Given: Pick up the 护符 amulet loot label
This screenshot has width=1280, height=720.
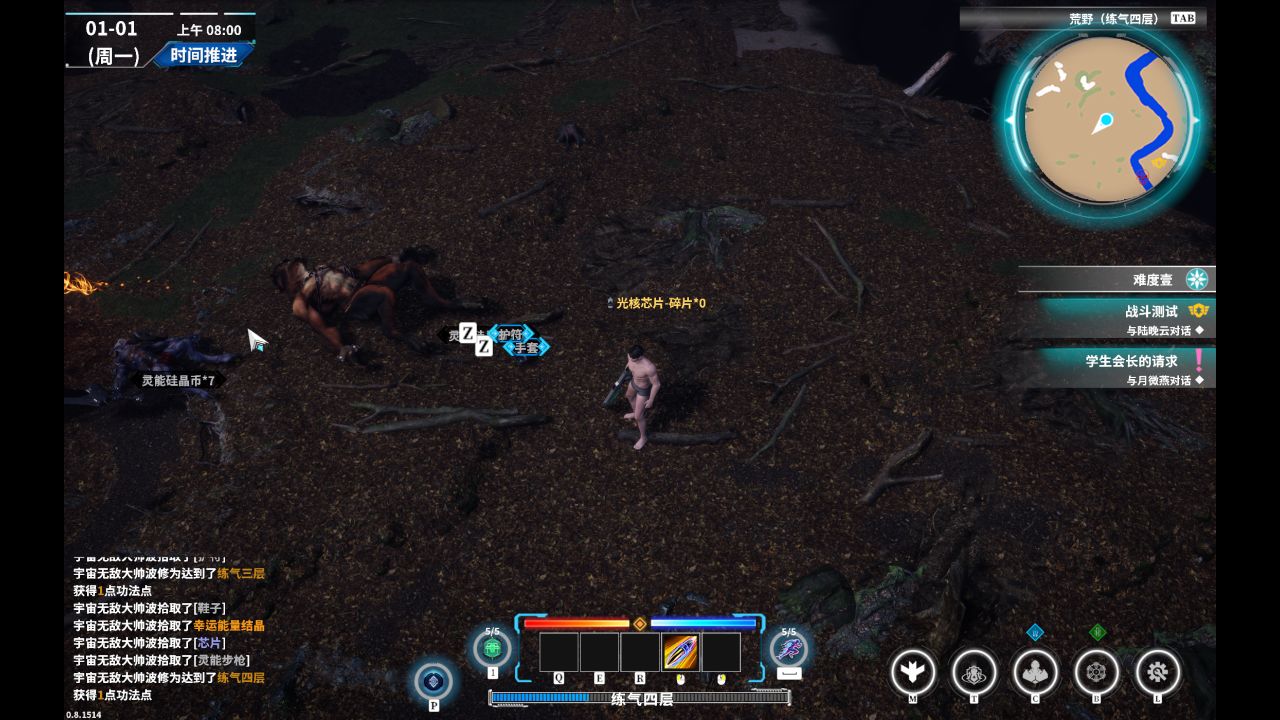Looking at the screenshot, I should pyautogui.click(x=511, y=334).
